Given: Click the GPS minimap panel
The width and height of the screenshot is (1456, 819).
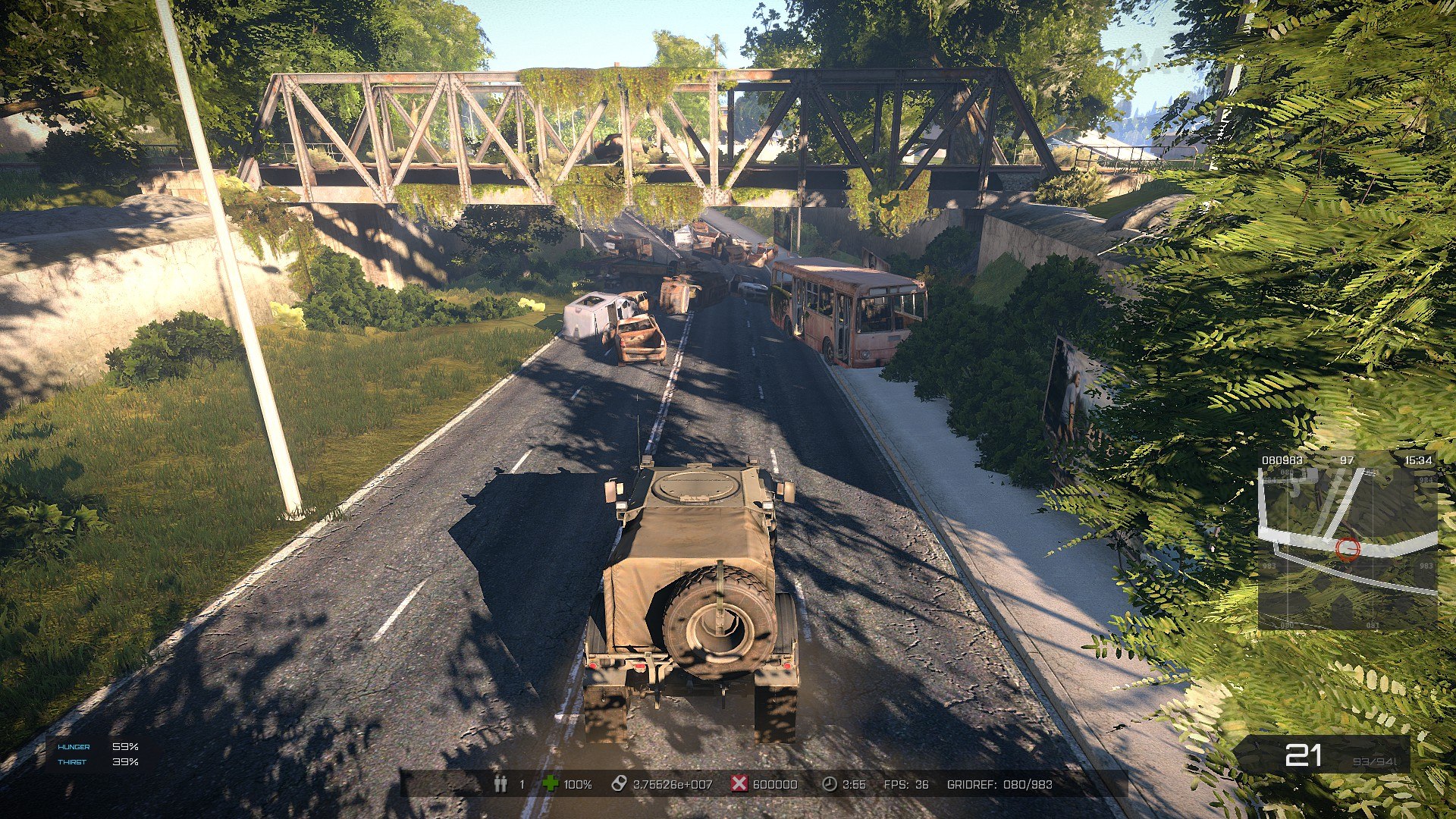Looking at the screenshot, I should coord(1347,542).
